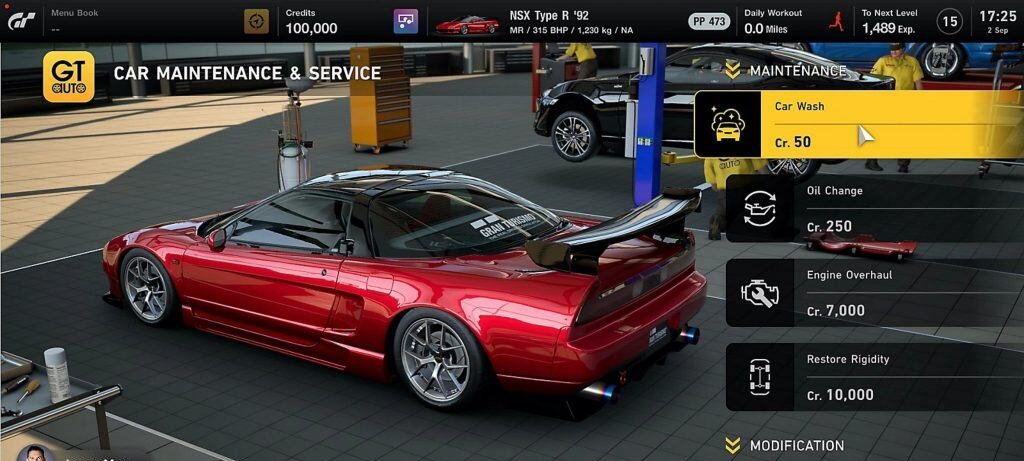Viewport: 1024px width, 461px height.
Task: Open the purple showcase icon
Action: (405, 21)
